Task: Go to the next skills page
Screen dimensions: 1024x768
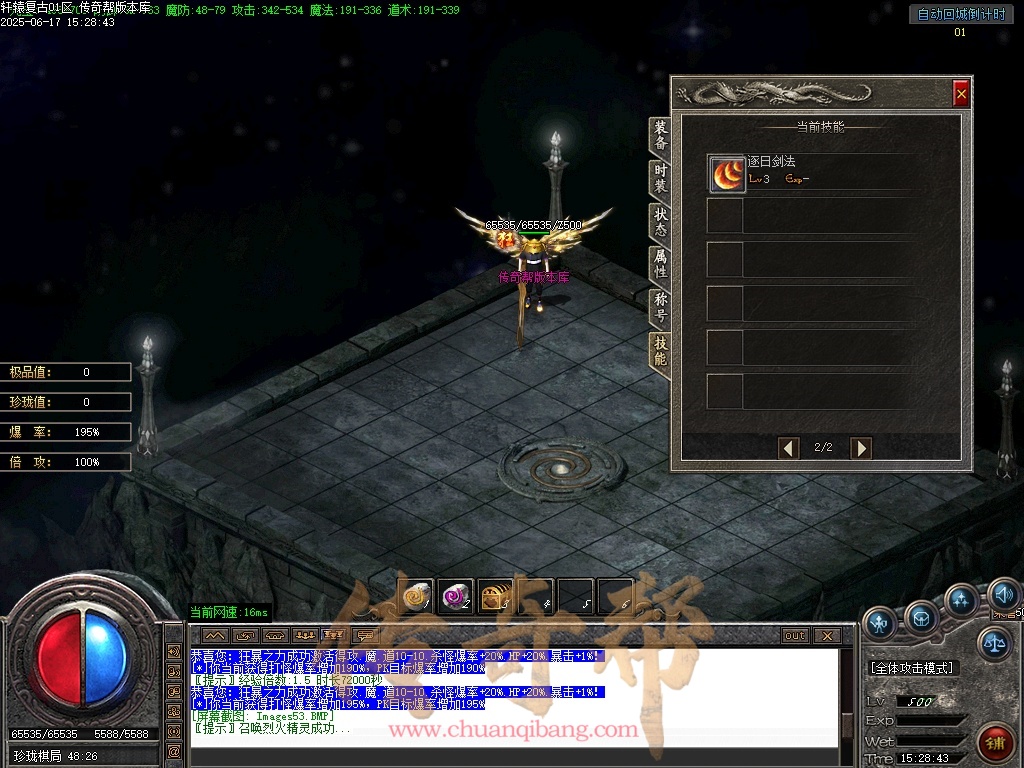Action: tap(860, 448)
